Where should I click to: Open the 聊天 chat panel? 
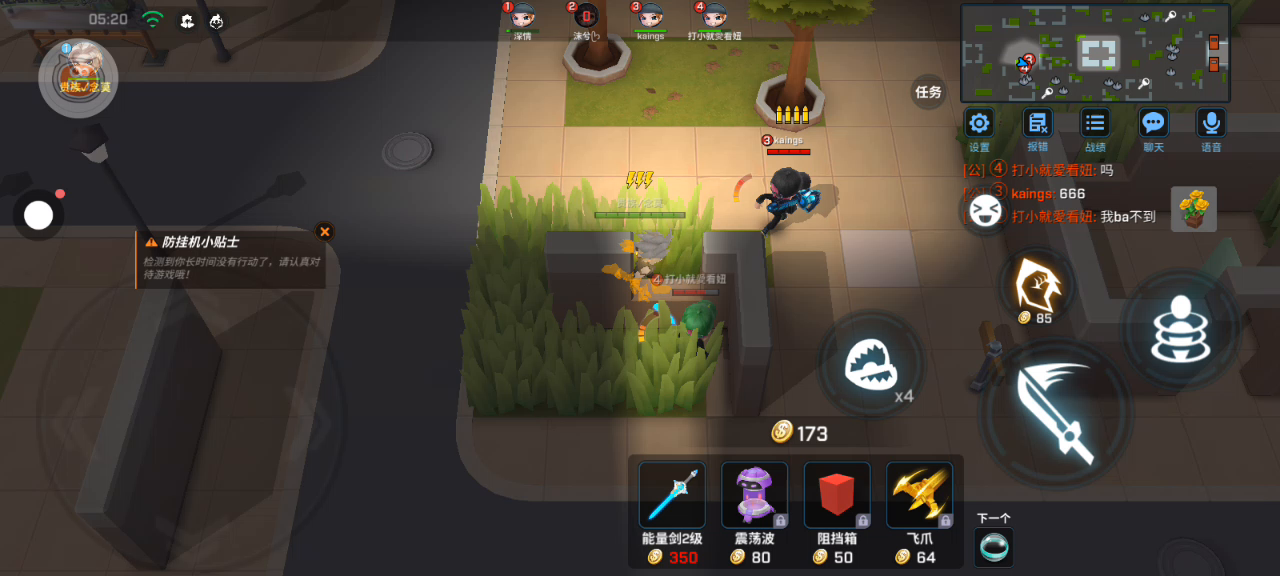click(x=1153, y=124)
